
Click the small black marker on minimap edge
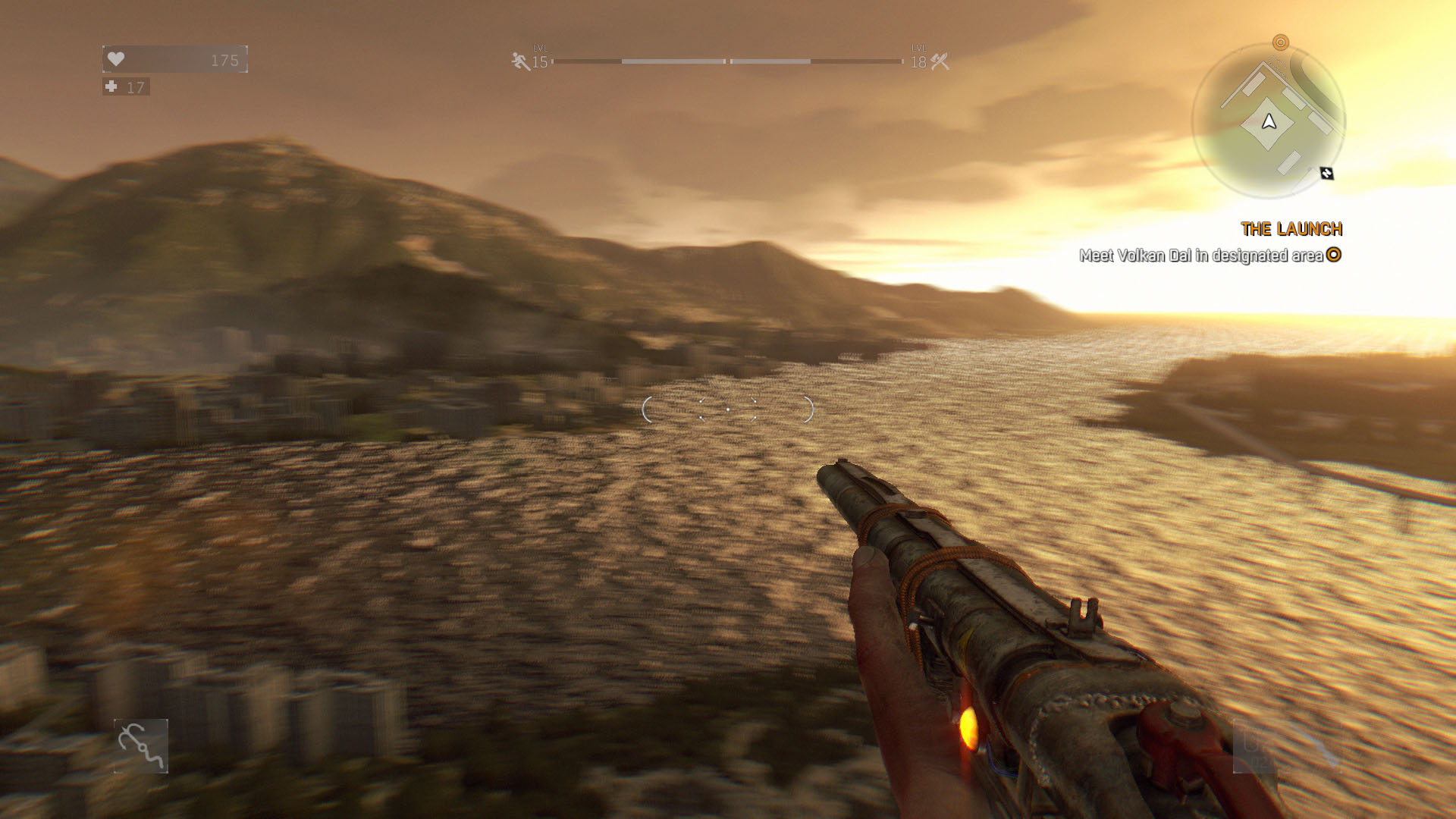point(1326,174)
